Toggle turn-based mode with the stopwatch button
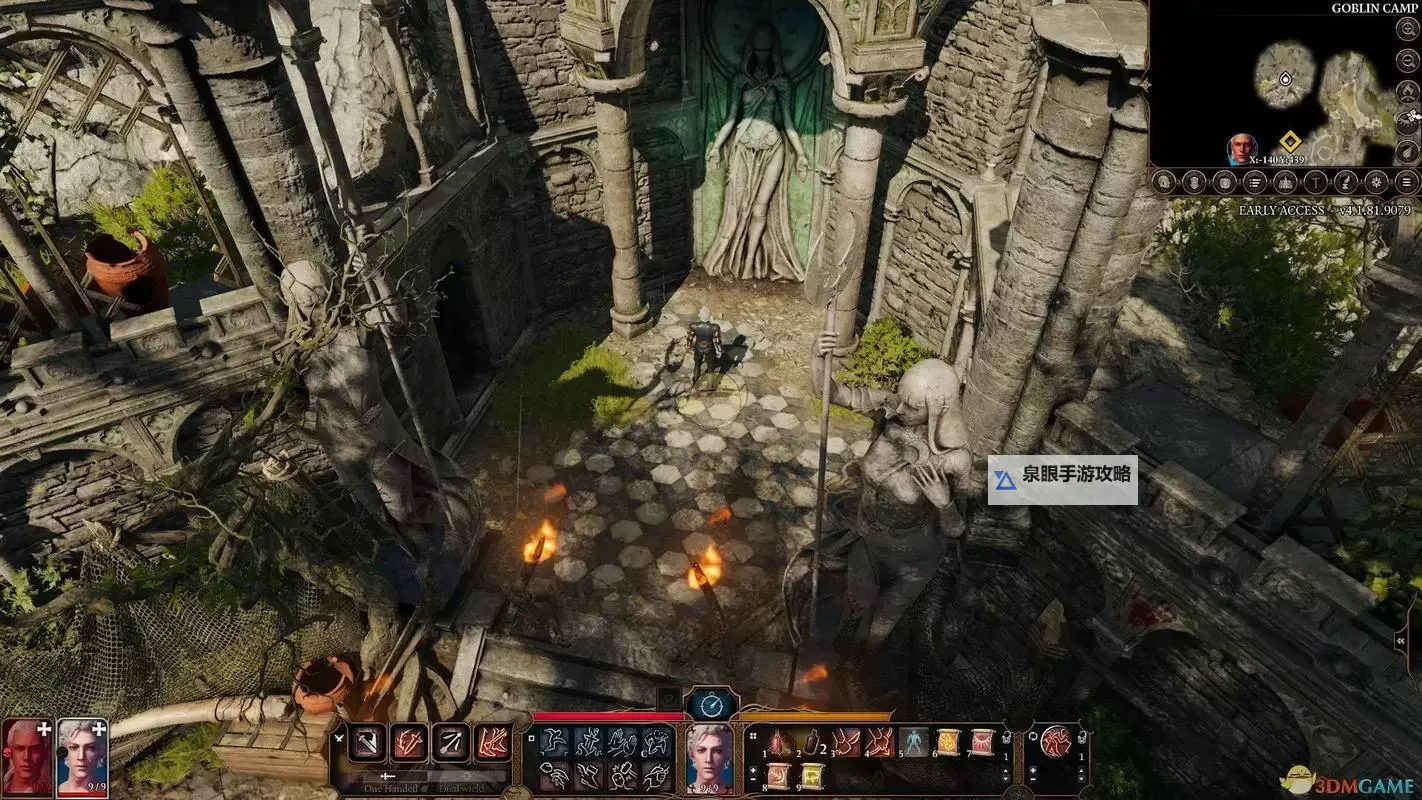The width and height of the screenshot is (1422, 800). pos(711,705)
